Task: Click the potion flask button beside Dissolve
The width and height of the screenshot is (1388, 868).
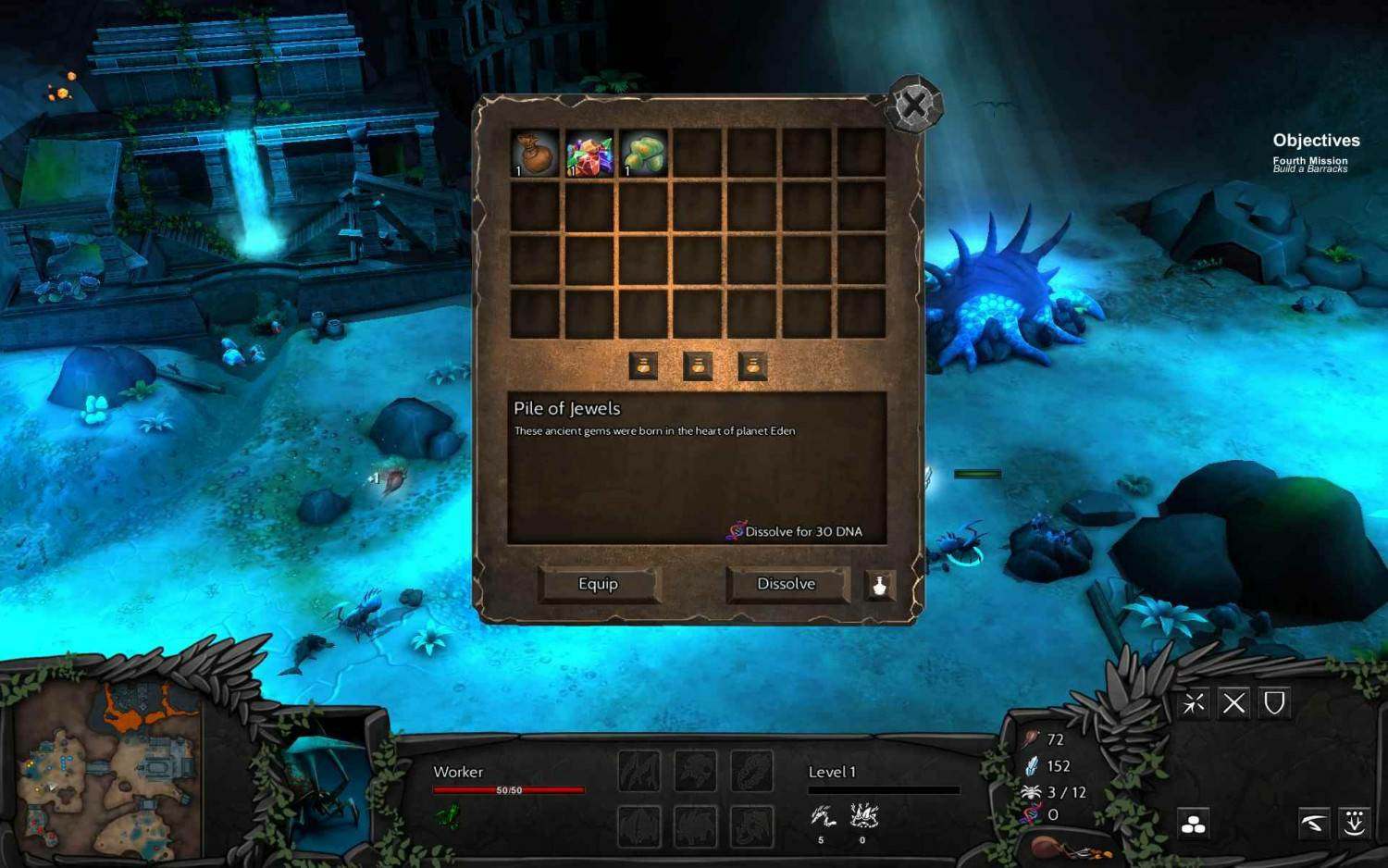Action: [x=879, y=585]
